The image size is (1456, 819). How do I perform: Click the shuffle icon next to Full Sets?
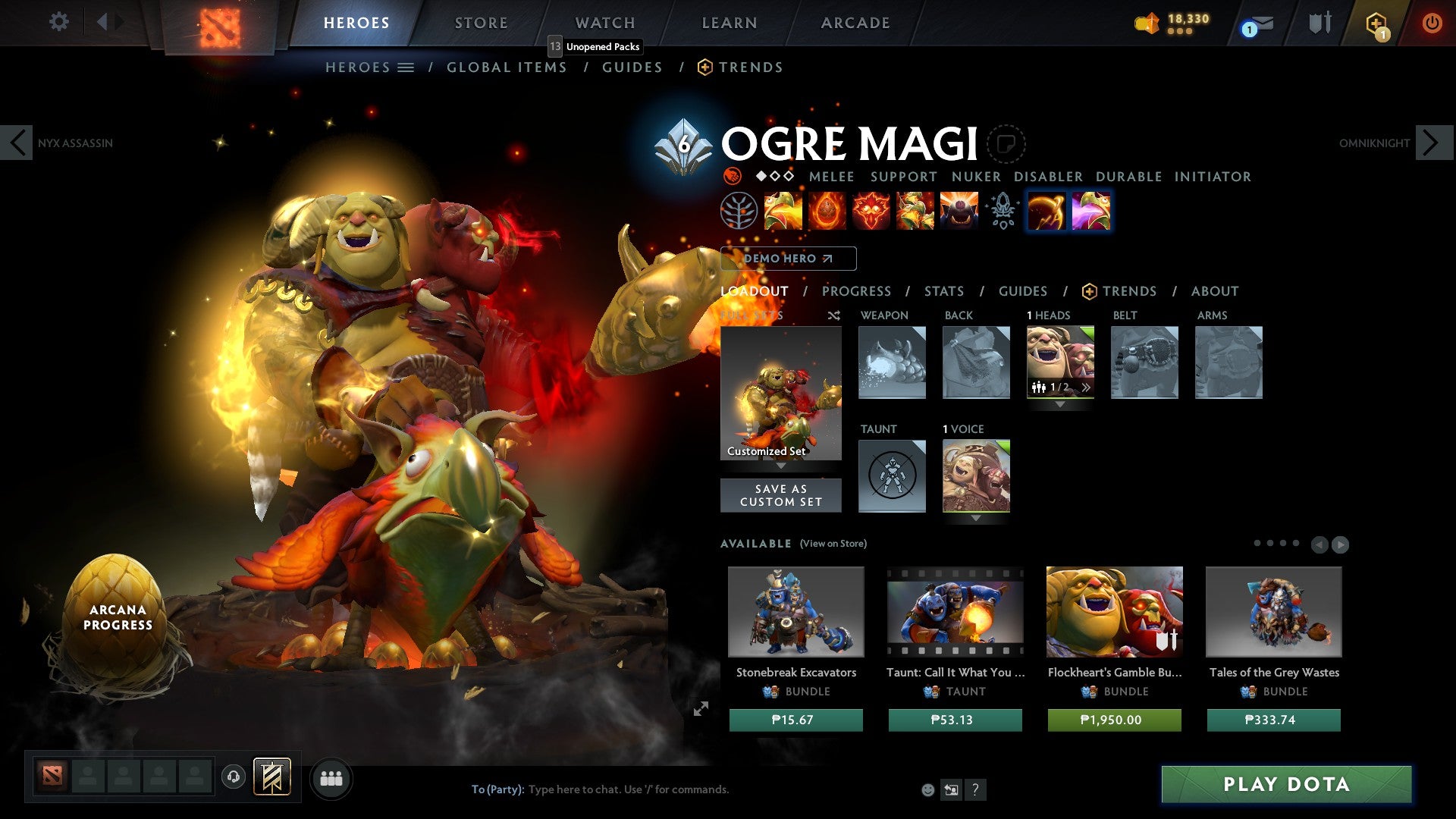pos(833,315)
